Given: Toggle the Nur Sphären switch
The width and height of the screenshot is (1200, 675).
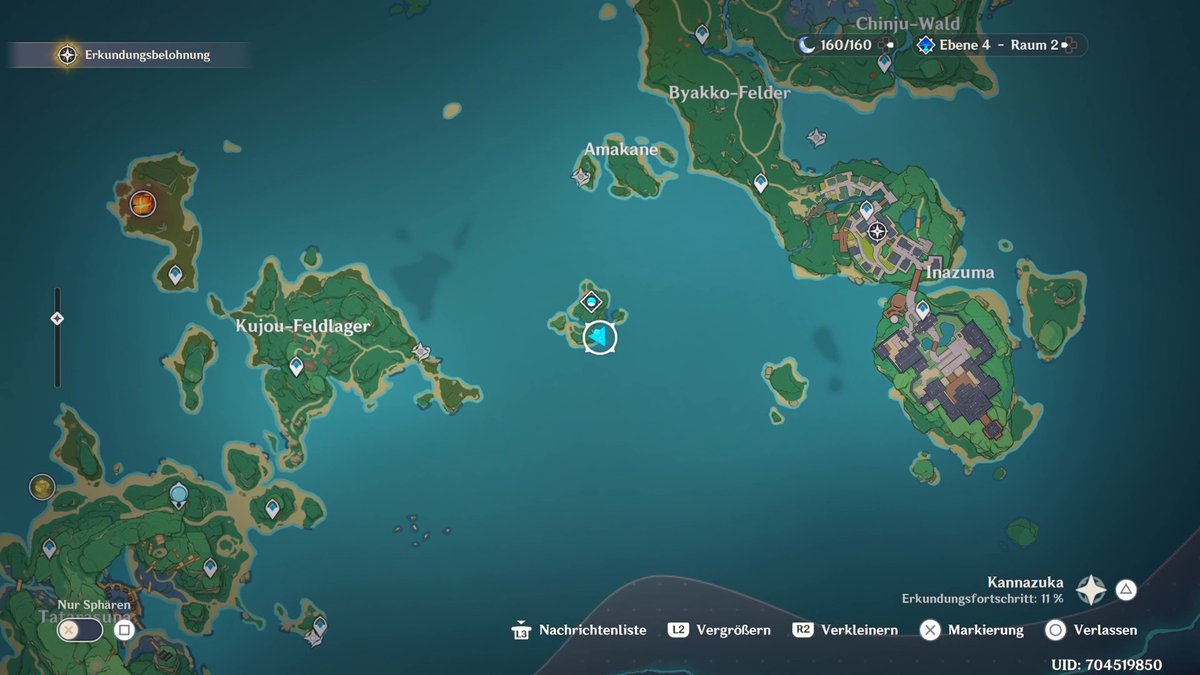Looking at the screenshot, I should 80,630.
